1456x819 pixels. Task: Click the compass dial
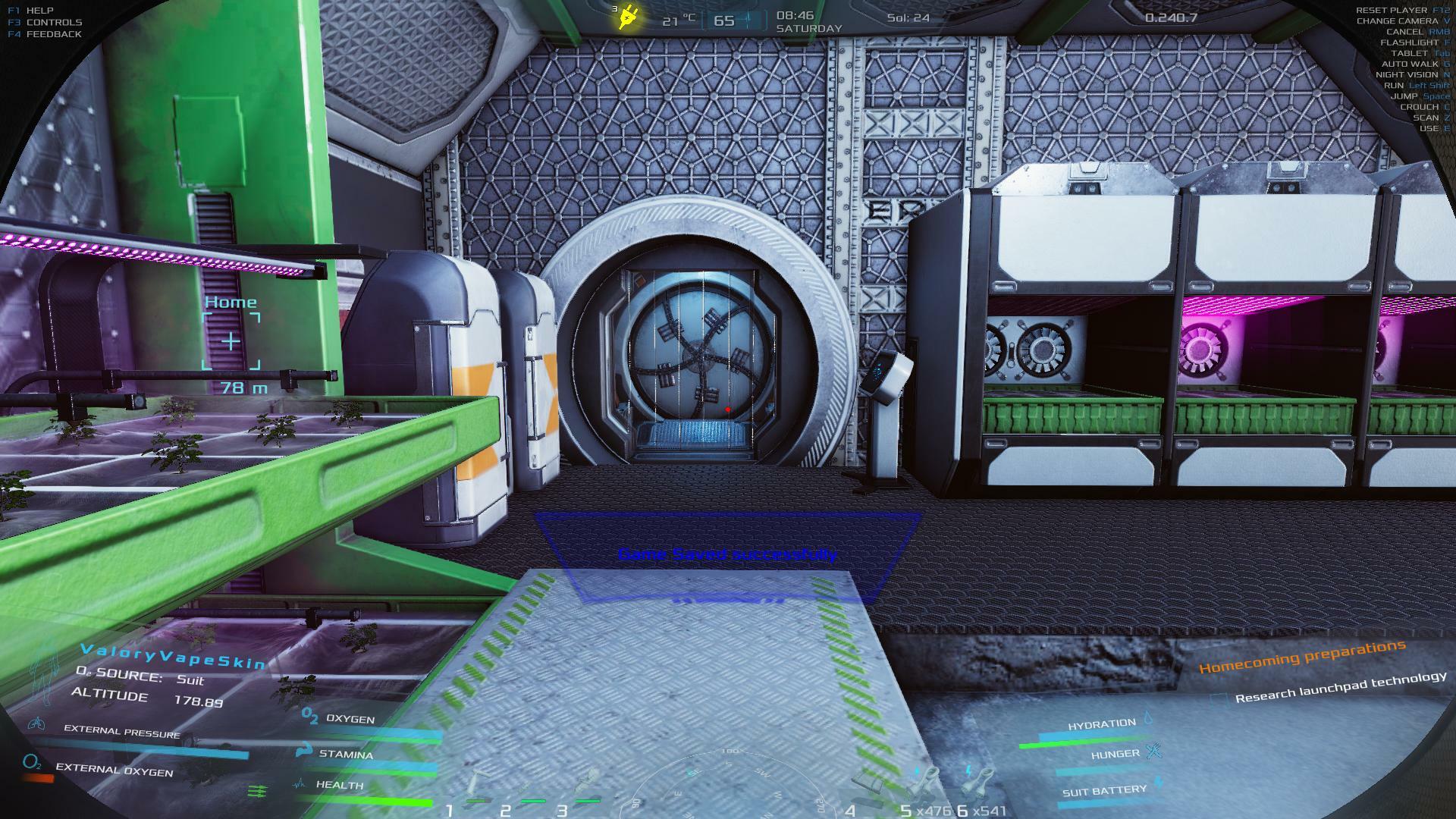[728, 785]
